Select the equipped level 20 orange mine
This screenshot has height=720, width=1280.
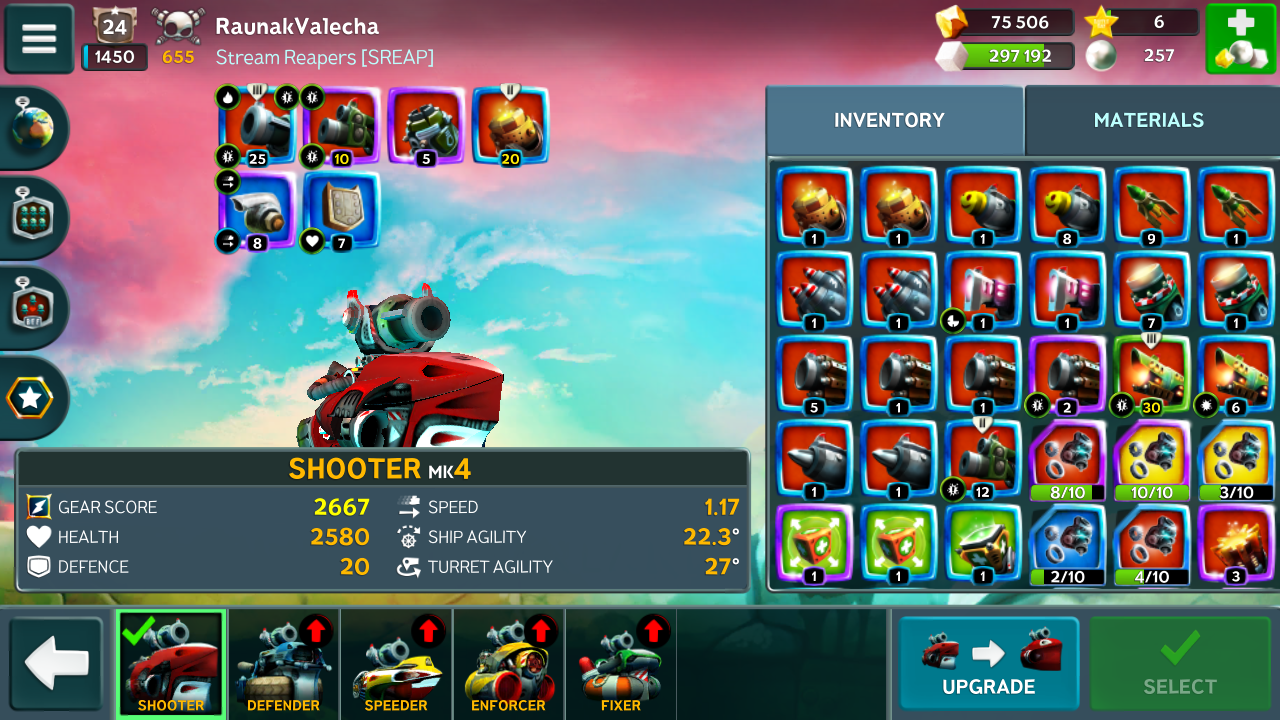[x=510, y=125]
